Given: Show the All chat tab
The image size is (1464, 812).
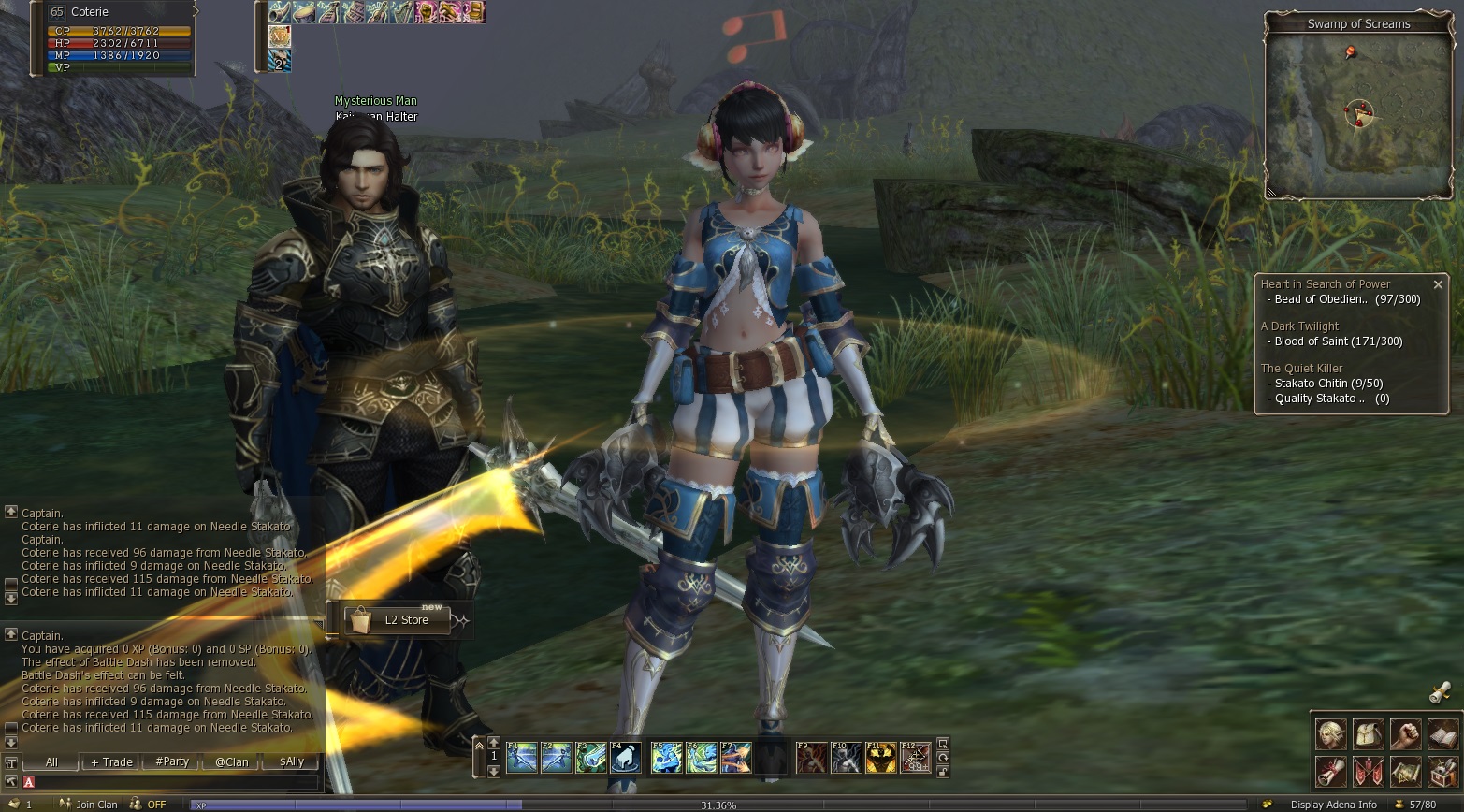Looking at the screenshot, I should coord(51,762).
